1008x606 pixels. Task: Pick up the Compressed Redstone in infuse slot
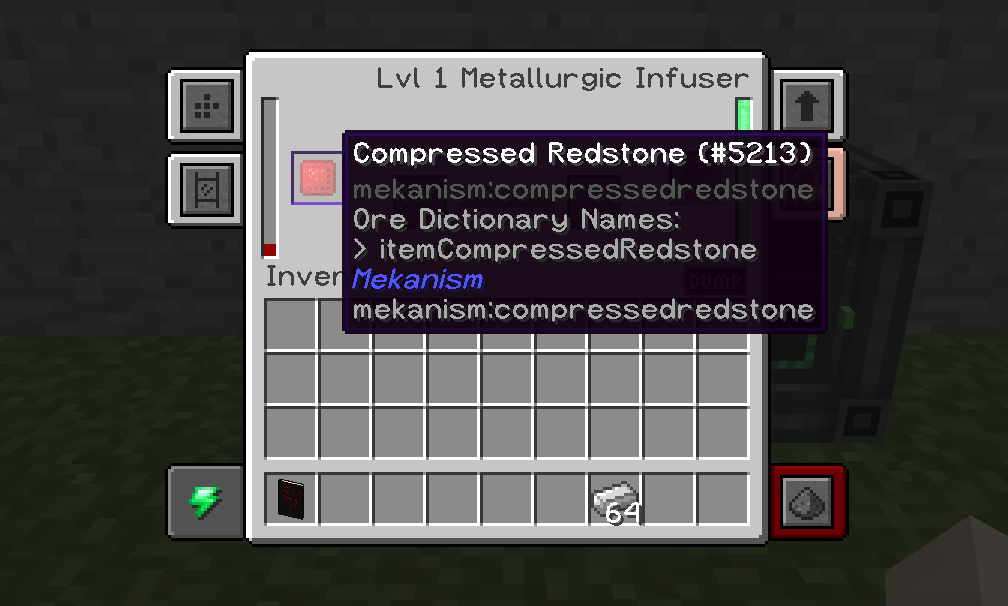point(317,179)
